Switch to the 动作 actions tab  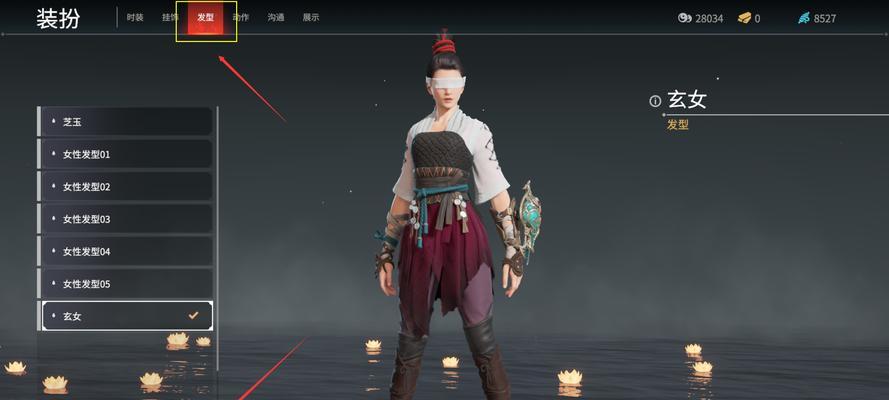[241, 18]
